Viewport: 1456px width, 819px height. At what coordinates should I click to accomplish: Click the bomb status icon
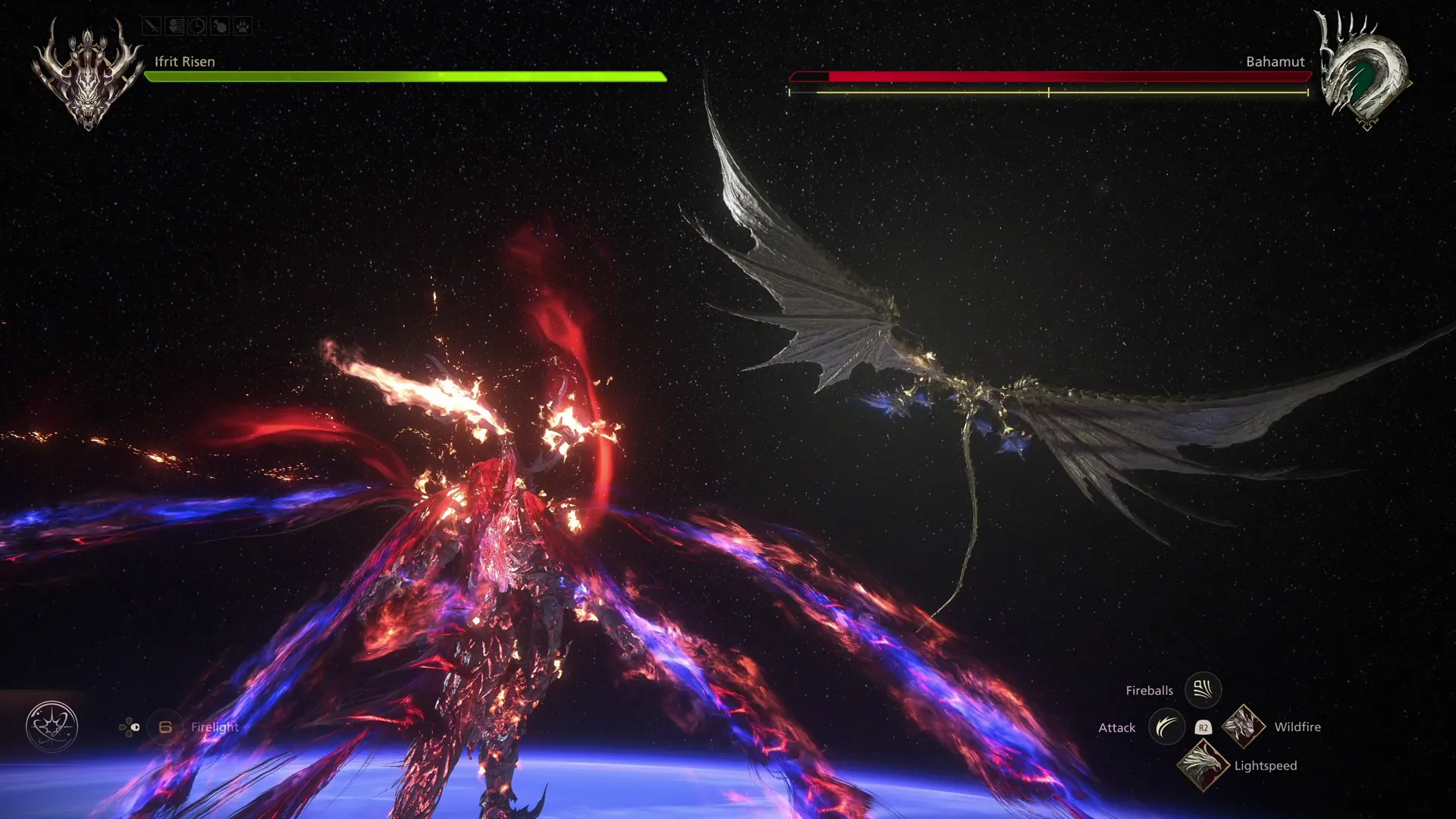[x=220, y=26]
